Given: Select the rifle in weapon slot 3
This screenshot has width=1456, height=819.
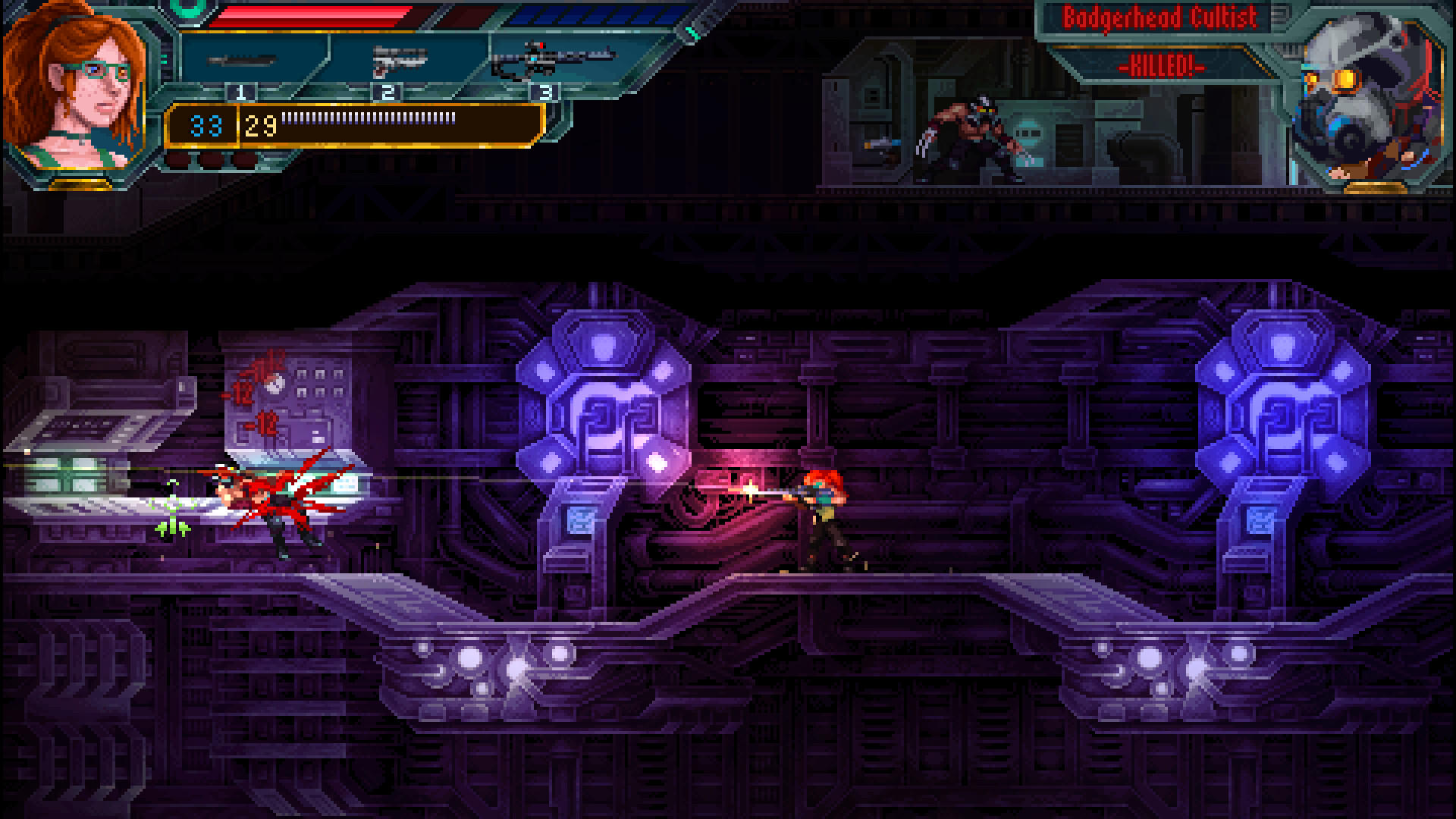Looking at the screenshot, I should coord(551,57).
